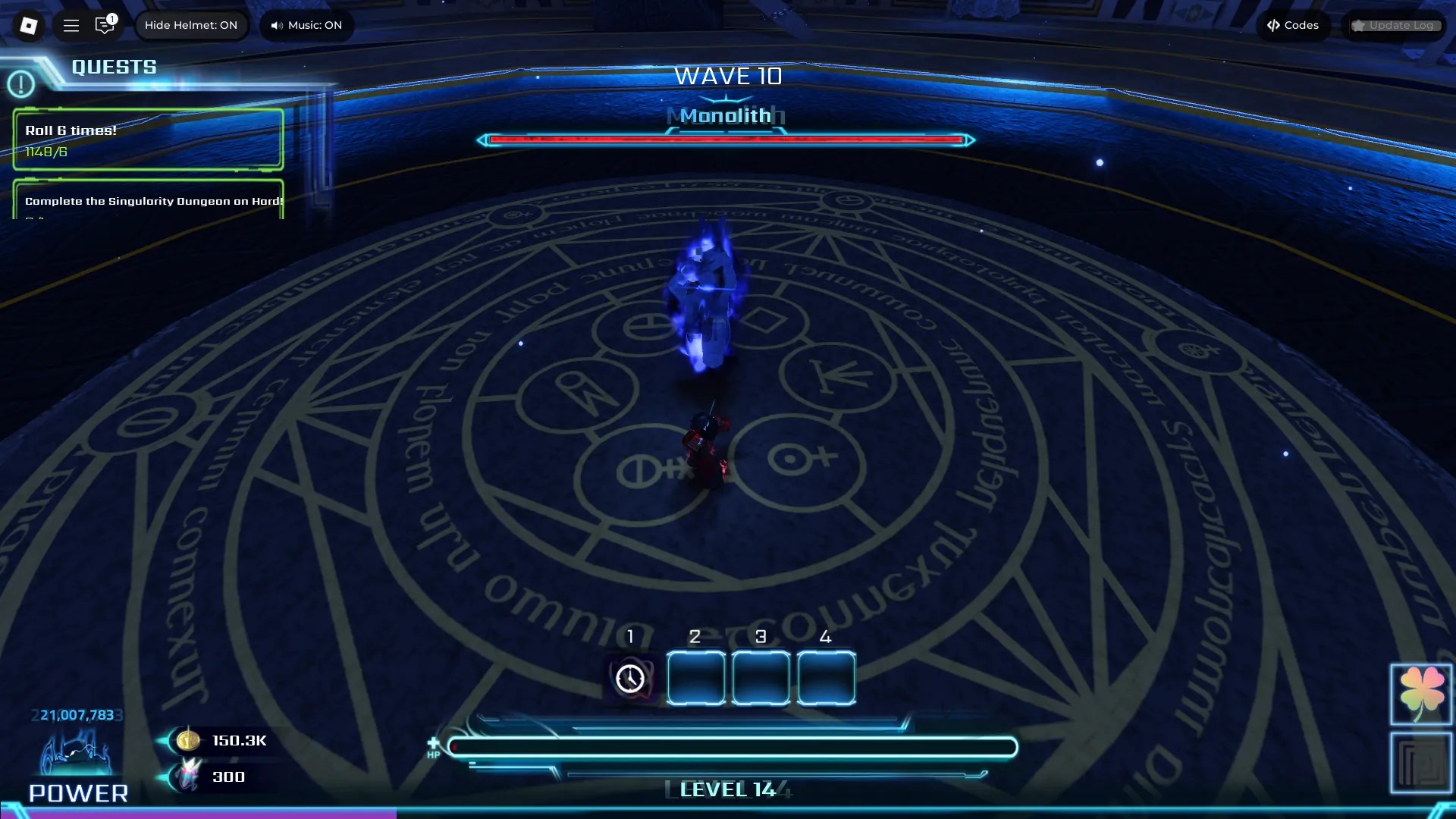The height and width of the screenshot is (819, 1456).
Task: Open the Update Log
Action: click(1394, 25)
